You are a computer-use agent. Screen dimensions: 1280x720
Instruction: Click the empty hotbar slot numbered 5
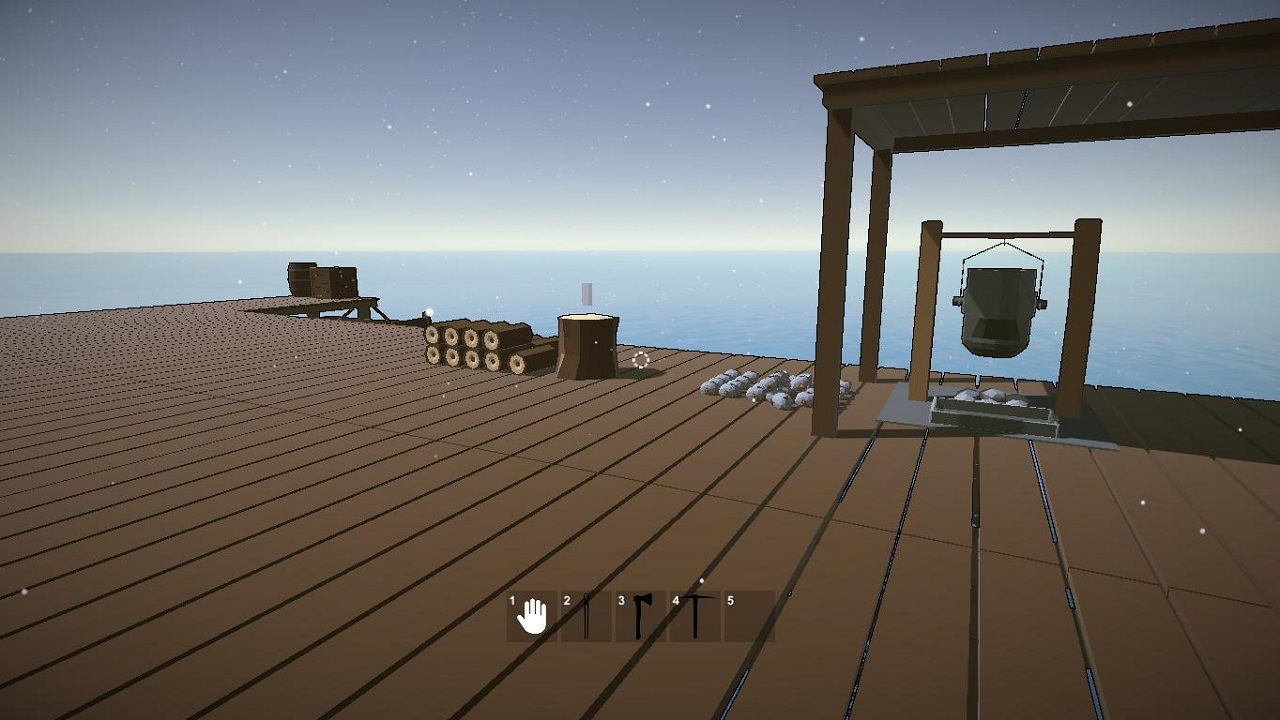pyautogui.click(x=749, y=616)
